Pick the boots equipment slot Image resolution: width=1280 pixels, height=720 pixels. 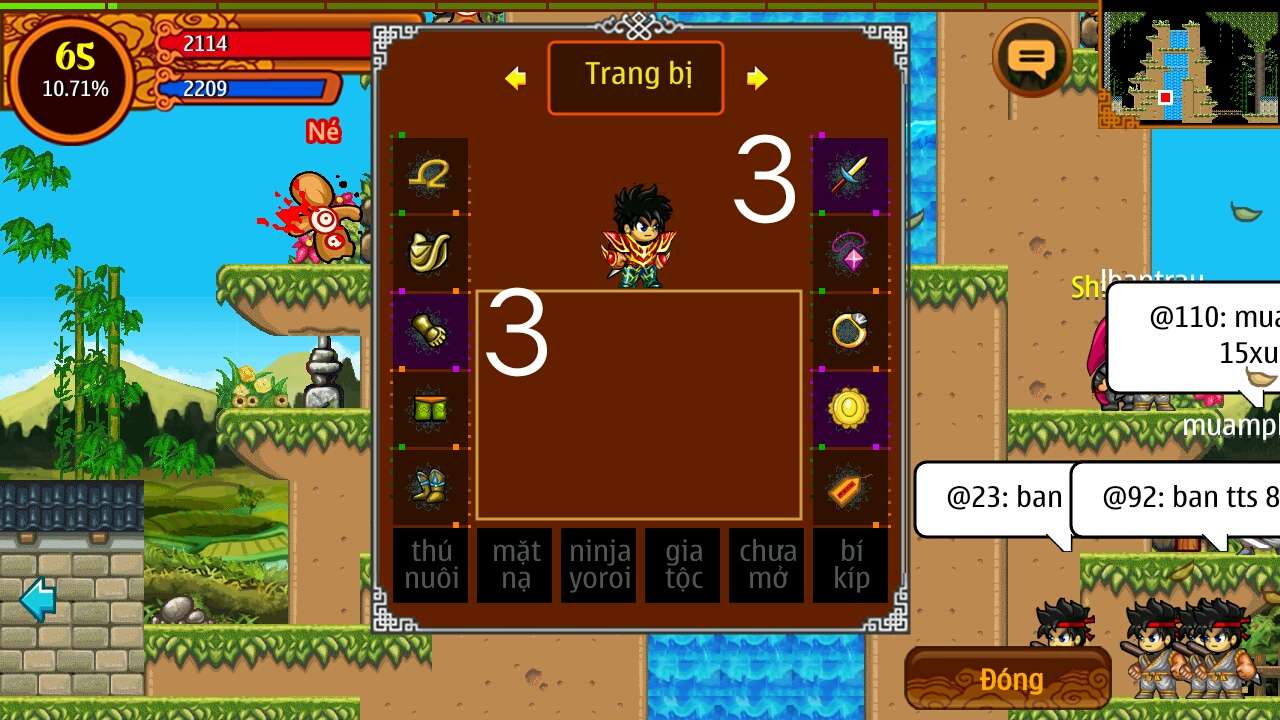(x=430, y=487)
